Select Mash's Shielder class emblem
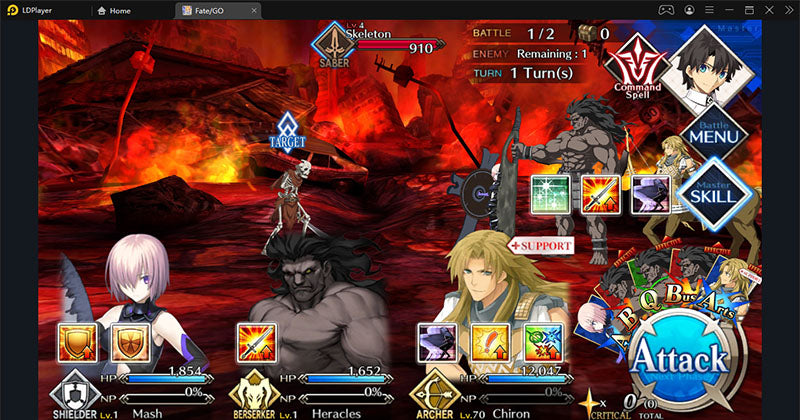Image resolution: width=800 pixels, height=420 pixels. 73,391
